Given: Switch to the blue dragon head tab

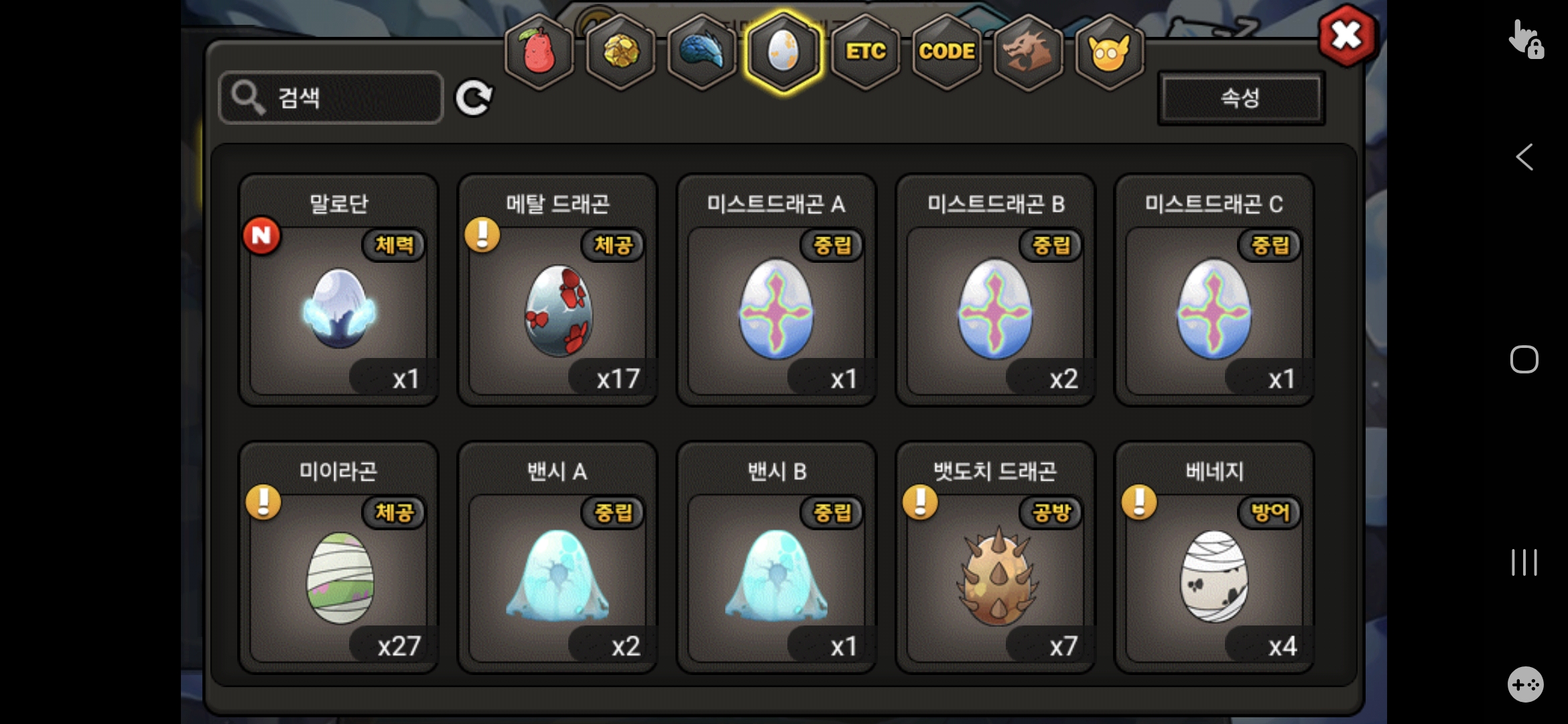Looking at the screenshot, I should coord(702,52).
